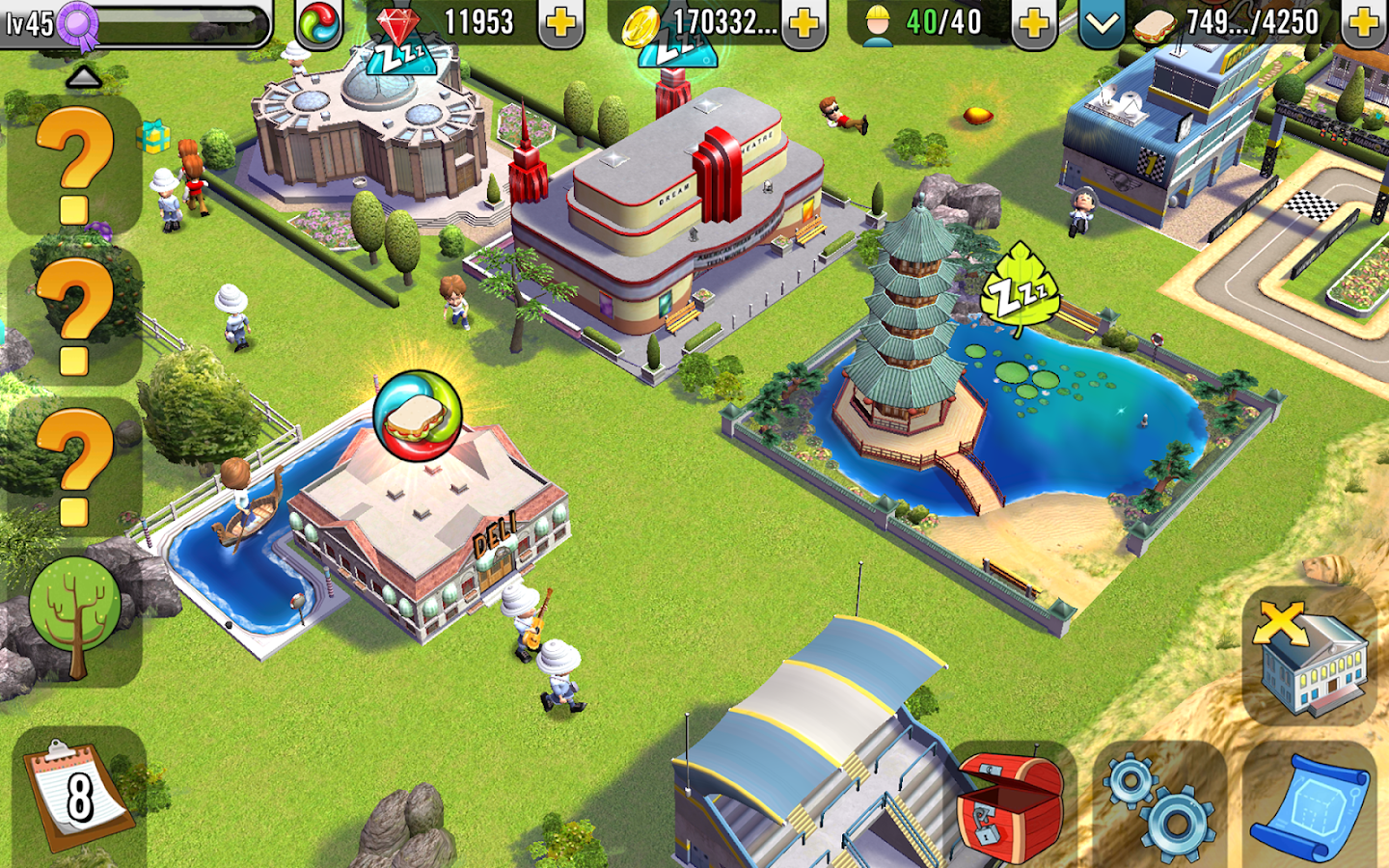Click the builder helmet worker icon
The height and width of the screenshot is (868, 1389).
[x=876, y=21]
